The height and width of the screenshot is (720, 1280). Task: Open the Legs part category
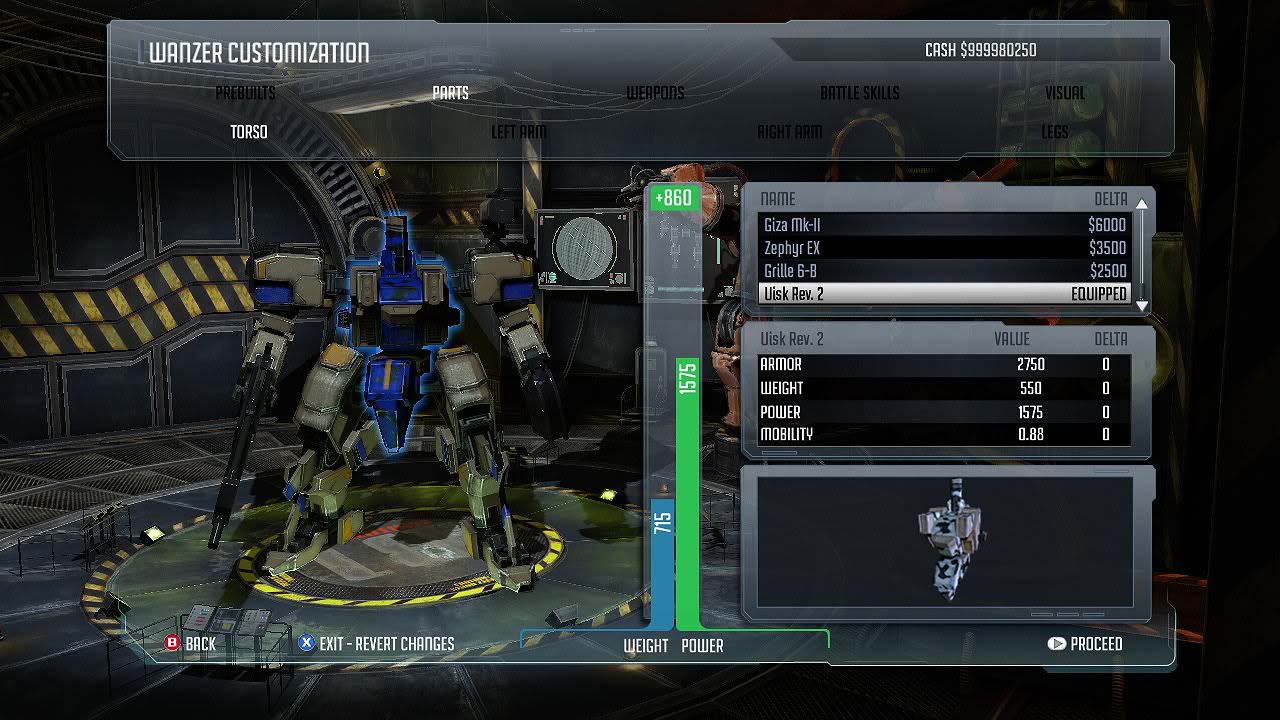point(1054,132)
